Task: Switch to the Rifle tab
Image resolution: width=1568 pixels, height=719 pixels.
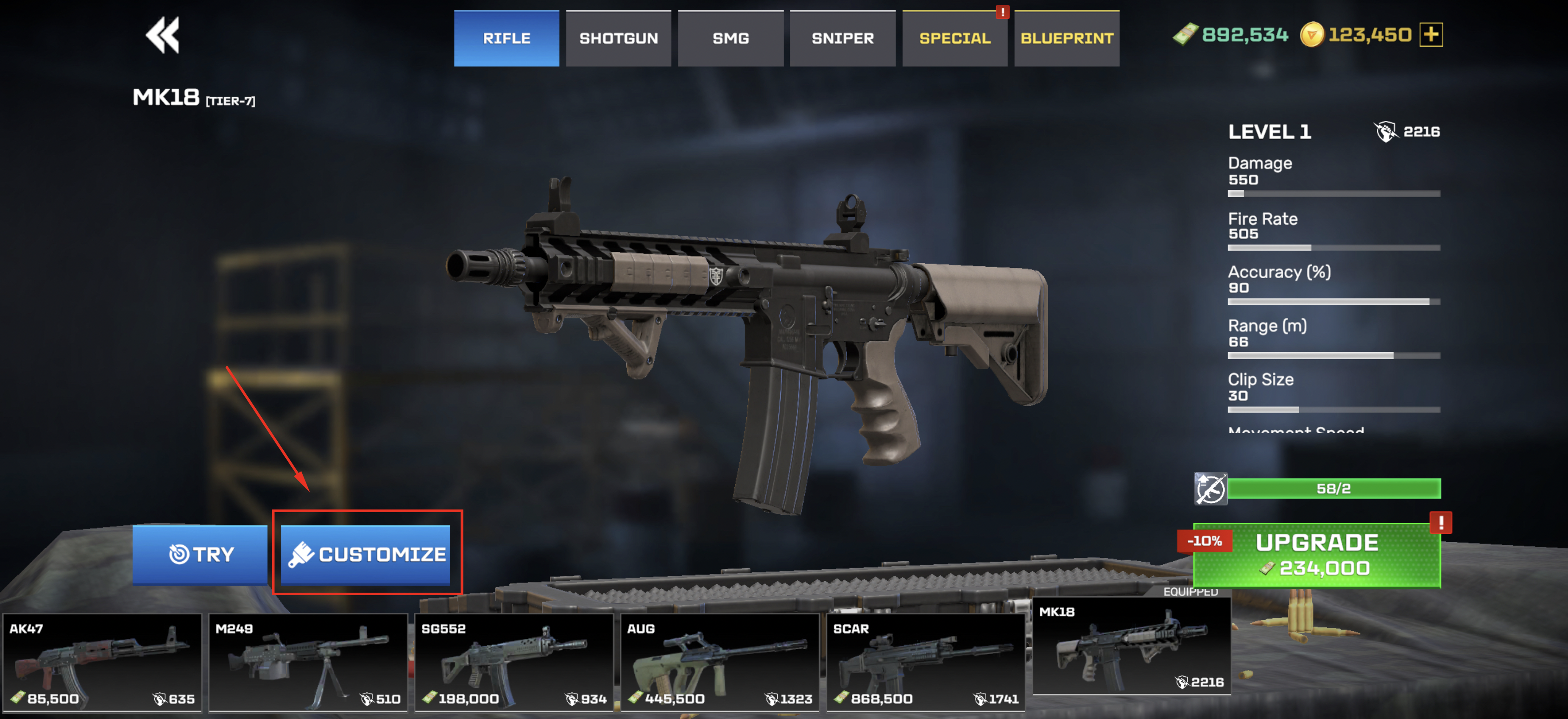Action: point(506,38)
